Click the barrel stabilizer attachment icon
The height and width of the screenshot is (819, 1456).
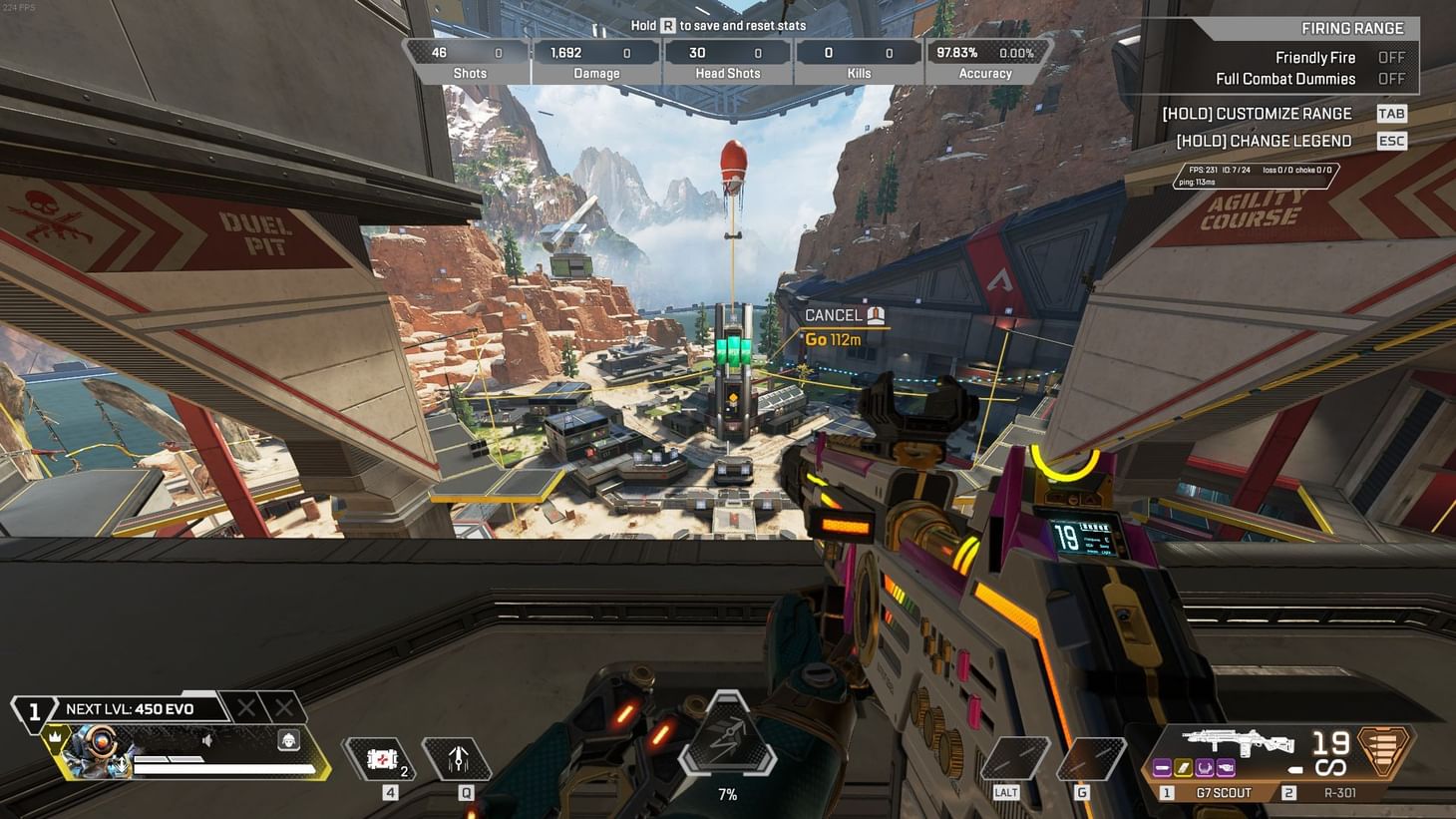1162,768
